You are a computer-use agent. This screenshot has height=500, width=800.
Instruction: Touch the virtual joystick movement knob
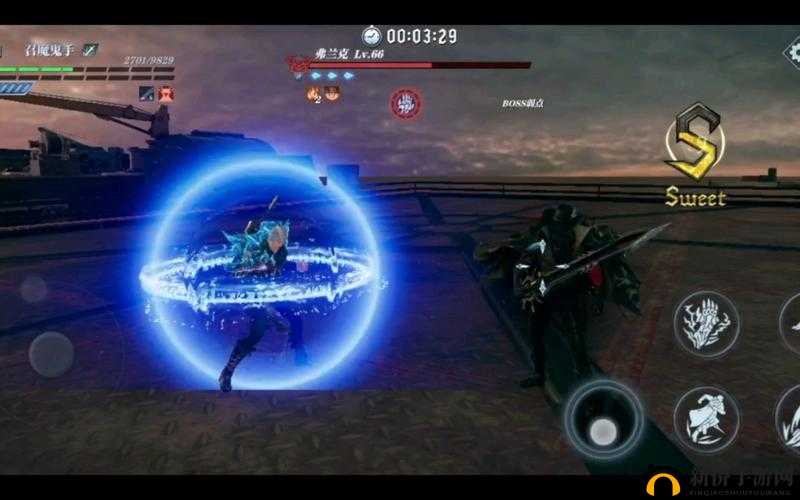tap(51, 354)
